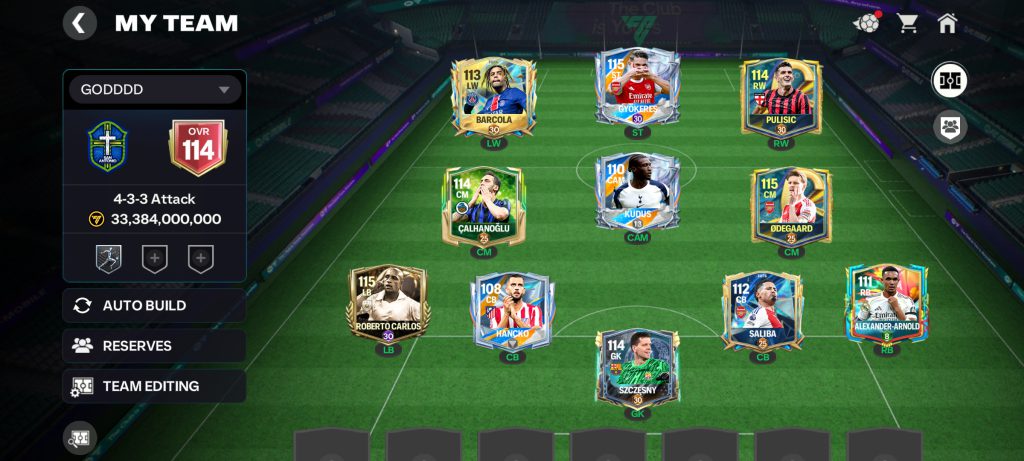Select the Ødegaard CM card

[791, 205]
